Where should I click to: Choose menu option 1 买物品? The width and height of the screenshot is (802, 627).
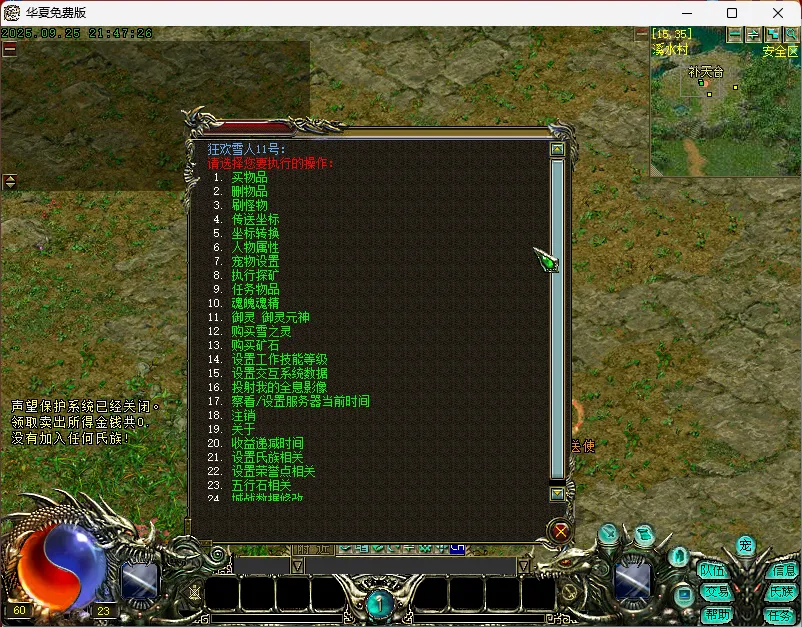pyautogui.click(x=249, y=177)
